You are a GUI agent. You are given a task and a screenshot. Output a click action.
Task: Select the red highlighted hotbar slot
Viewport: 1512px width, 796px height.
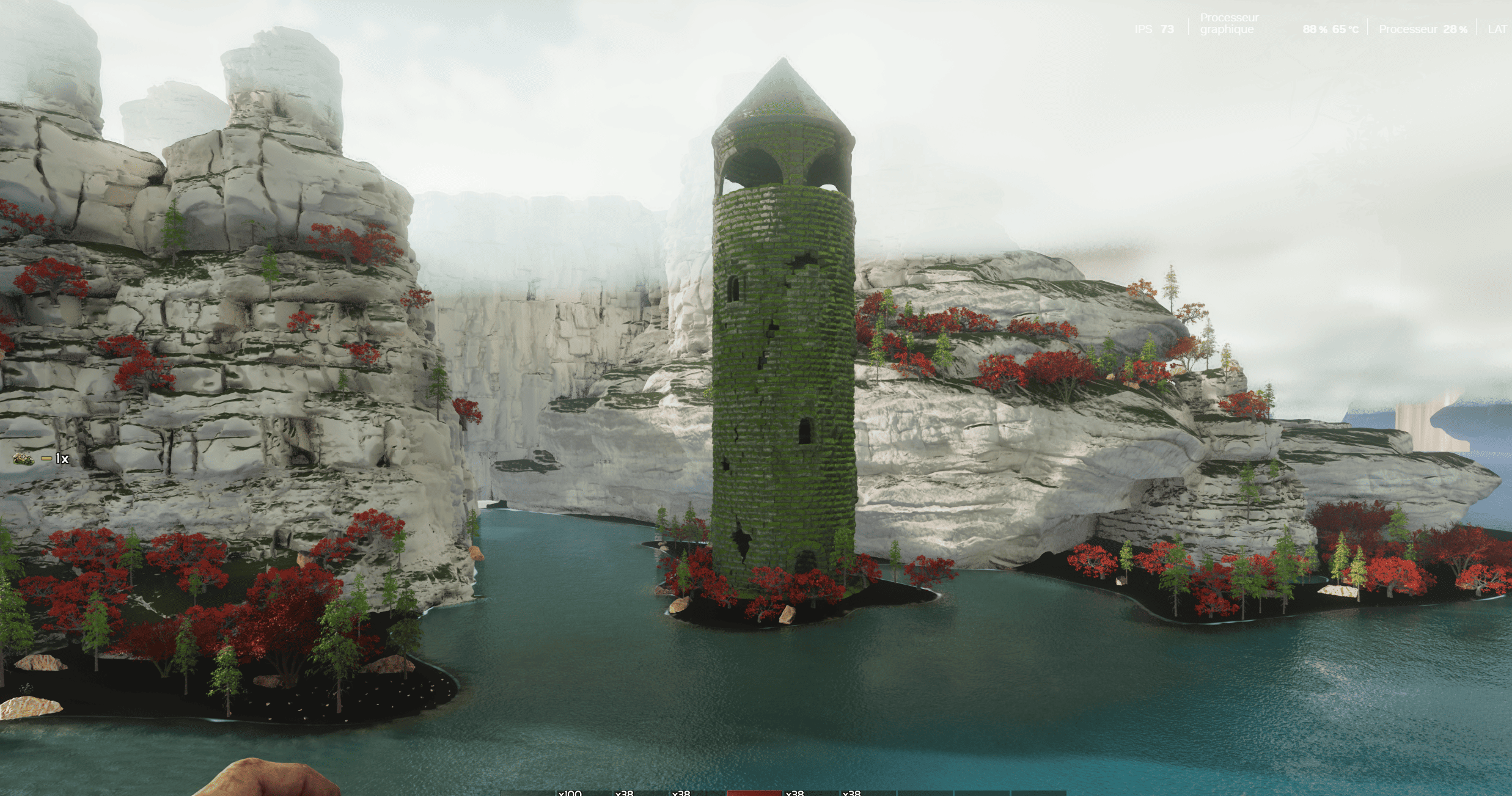tap(754, 792)
